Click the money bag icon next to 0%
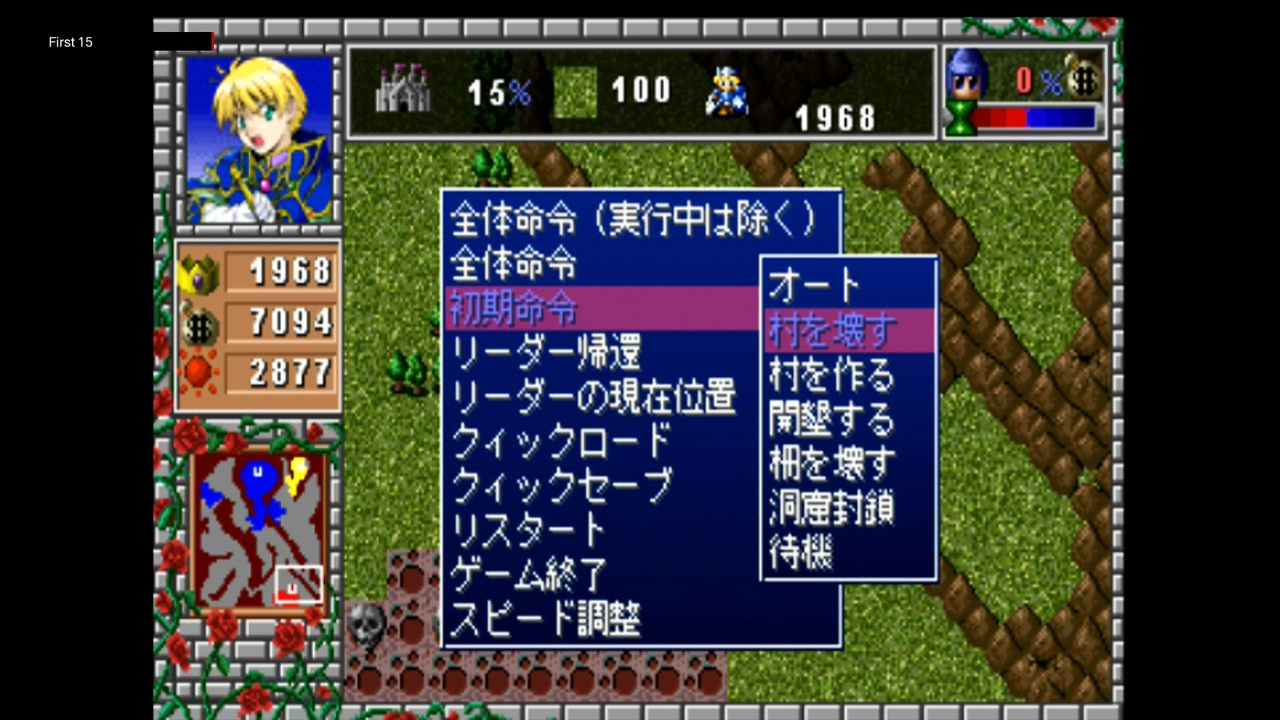This screenshot has height=720, width=1280. click(1086, 79)
